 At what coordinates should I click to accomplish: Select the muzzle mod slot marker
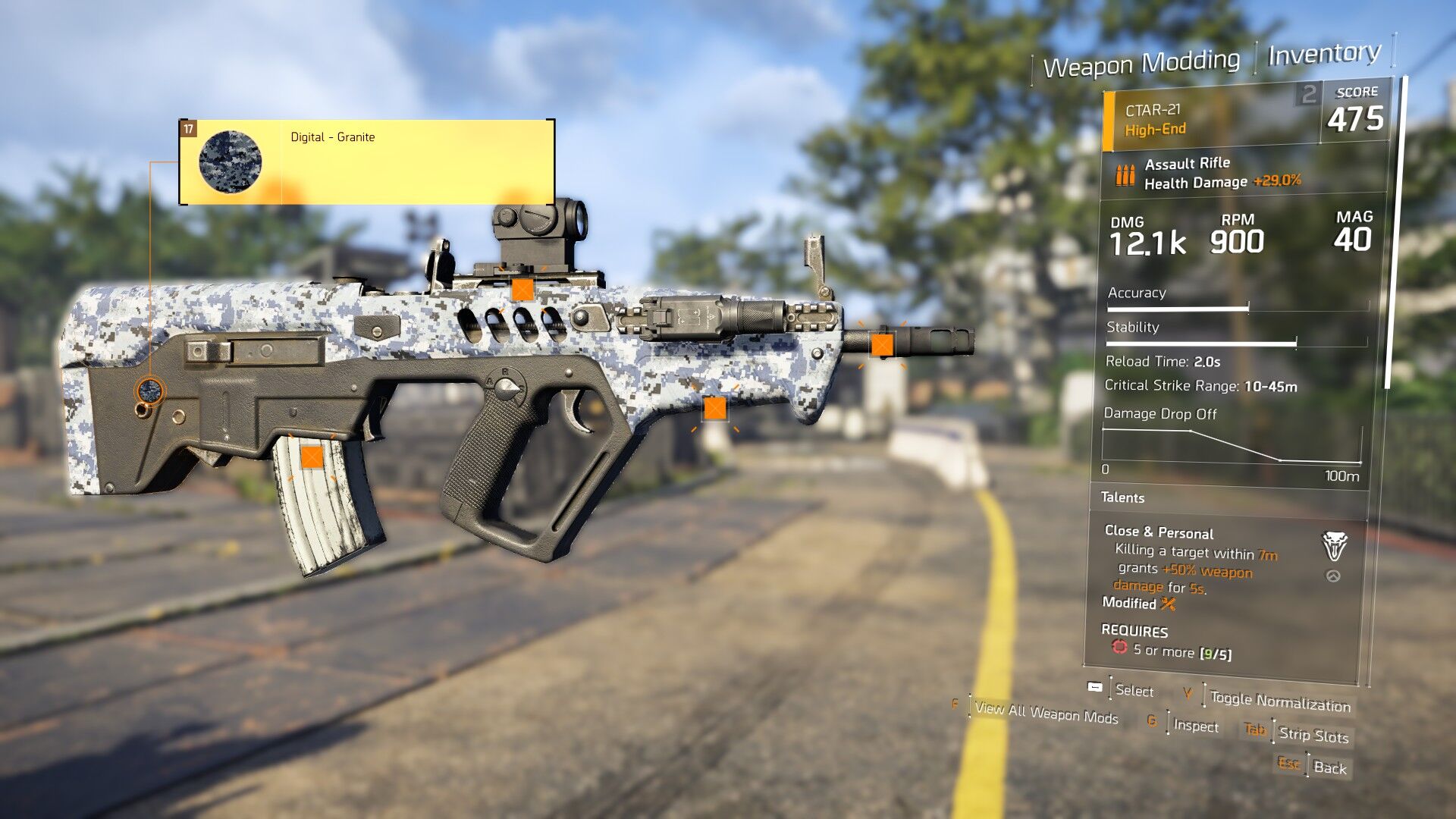coord(882,345)
